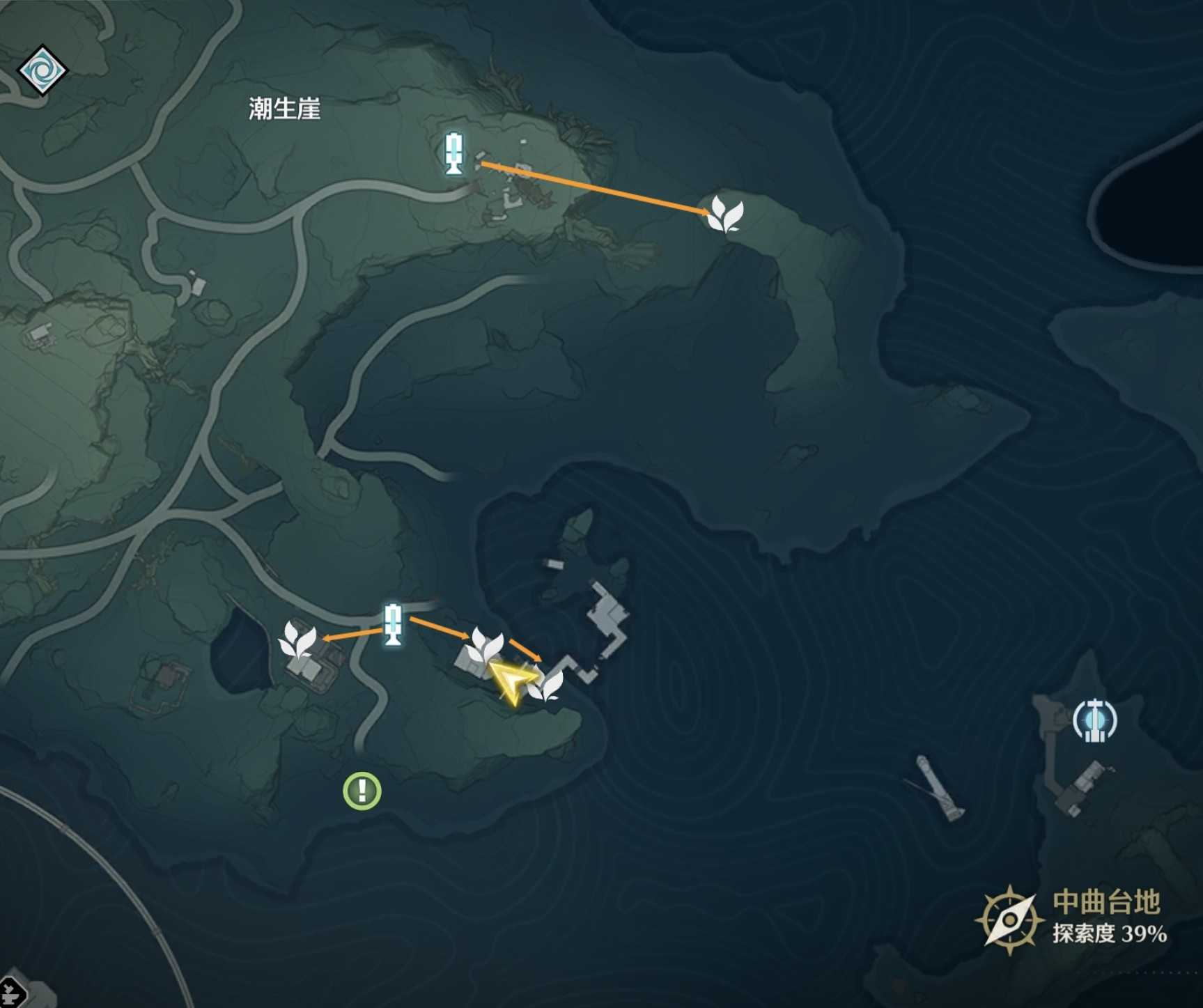Click the yellow player position arrow
The height and width of the screenshot is (1008, 1203).
[514, 681]
